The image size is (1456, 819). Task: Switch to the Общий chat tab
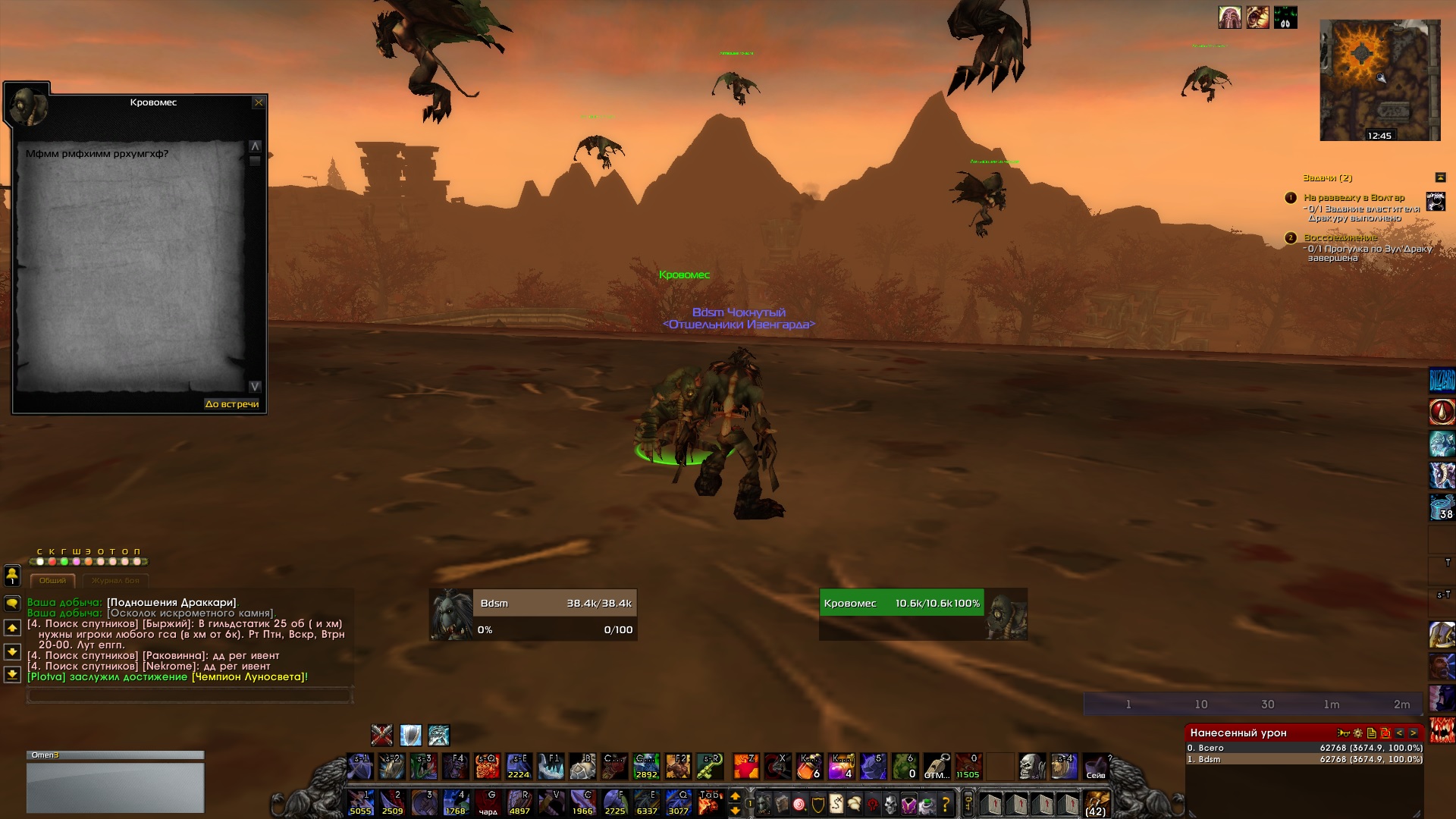point(52,581)
